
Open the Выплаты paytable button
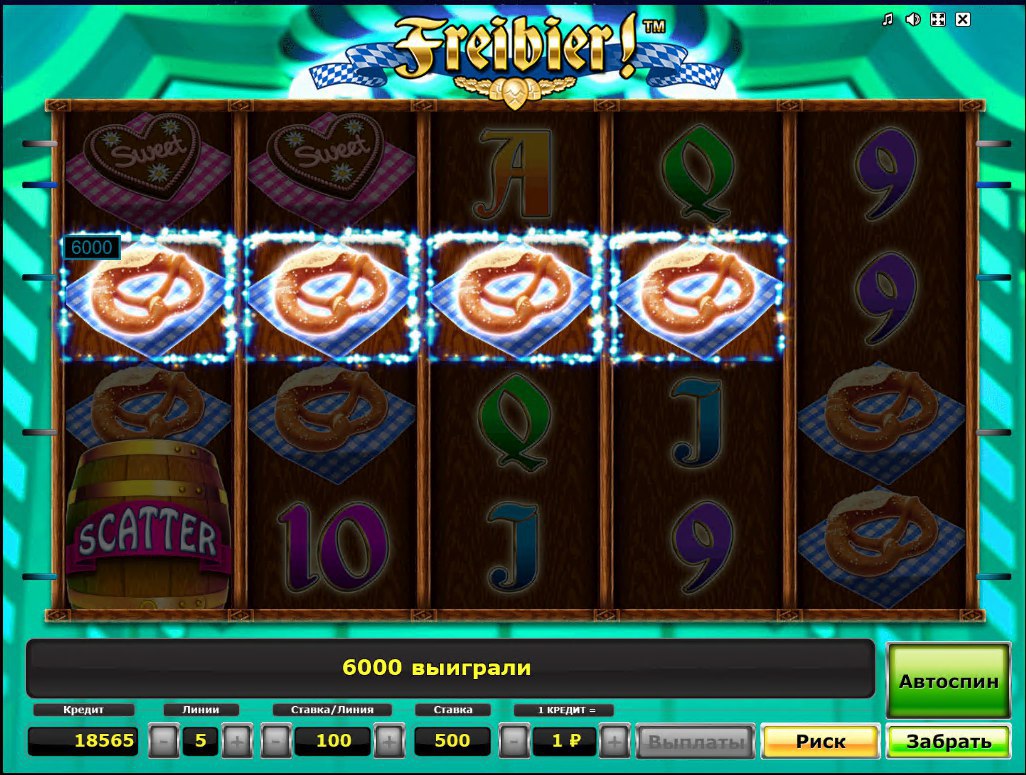[x=696, y=742]
